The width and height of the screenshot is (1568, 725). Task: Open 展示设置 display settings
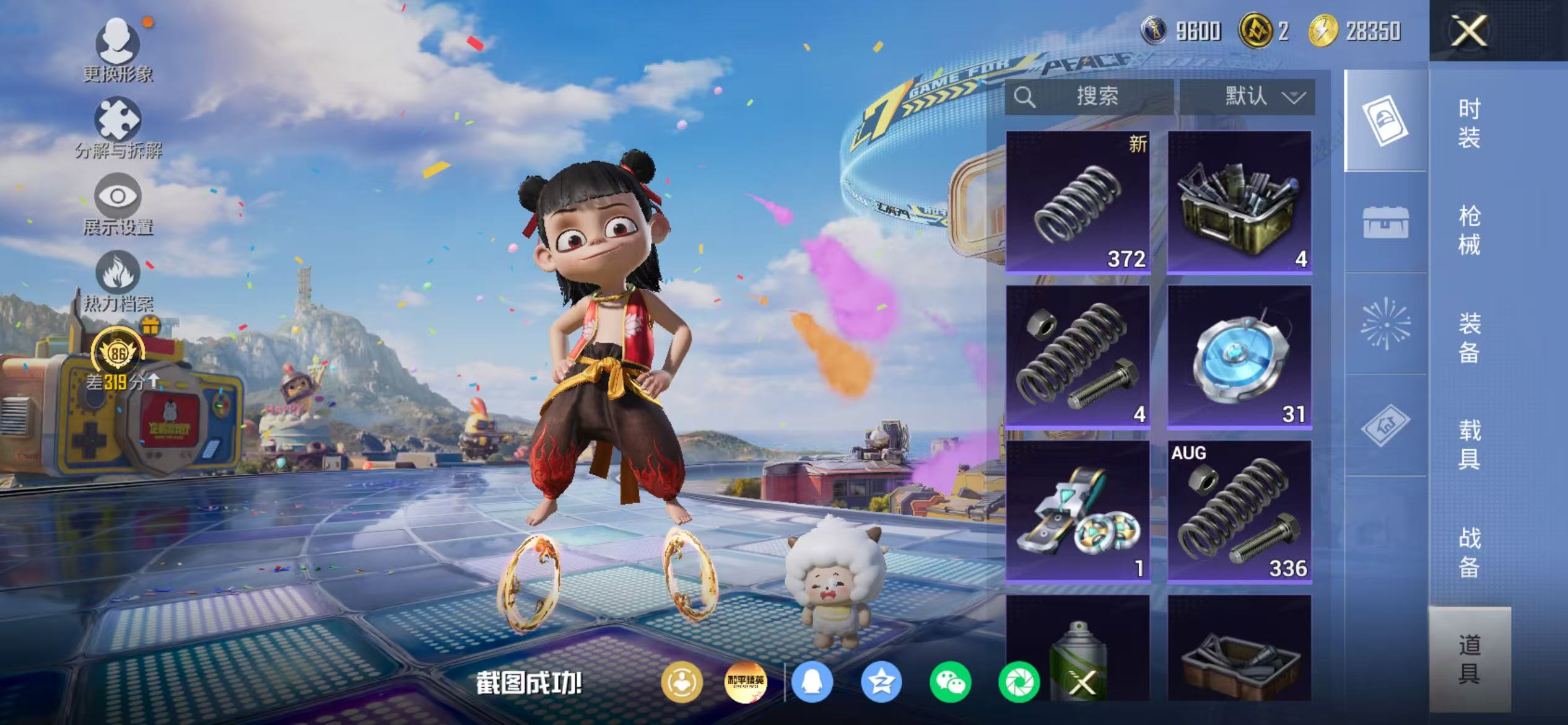point(118,205)
